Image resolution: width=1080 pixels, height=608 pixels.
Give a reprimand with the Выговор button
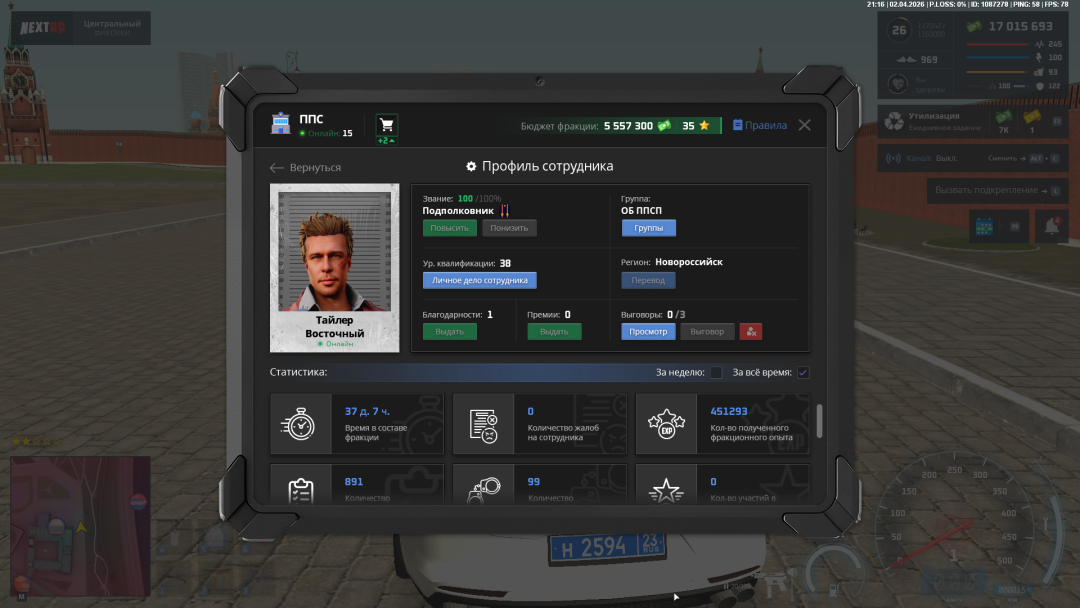pyautogui.click(x=707, y=332)
